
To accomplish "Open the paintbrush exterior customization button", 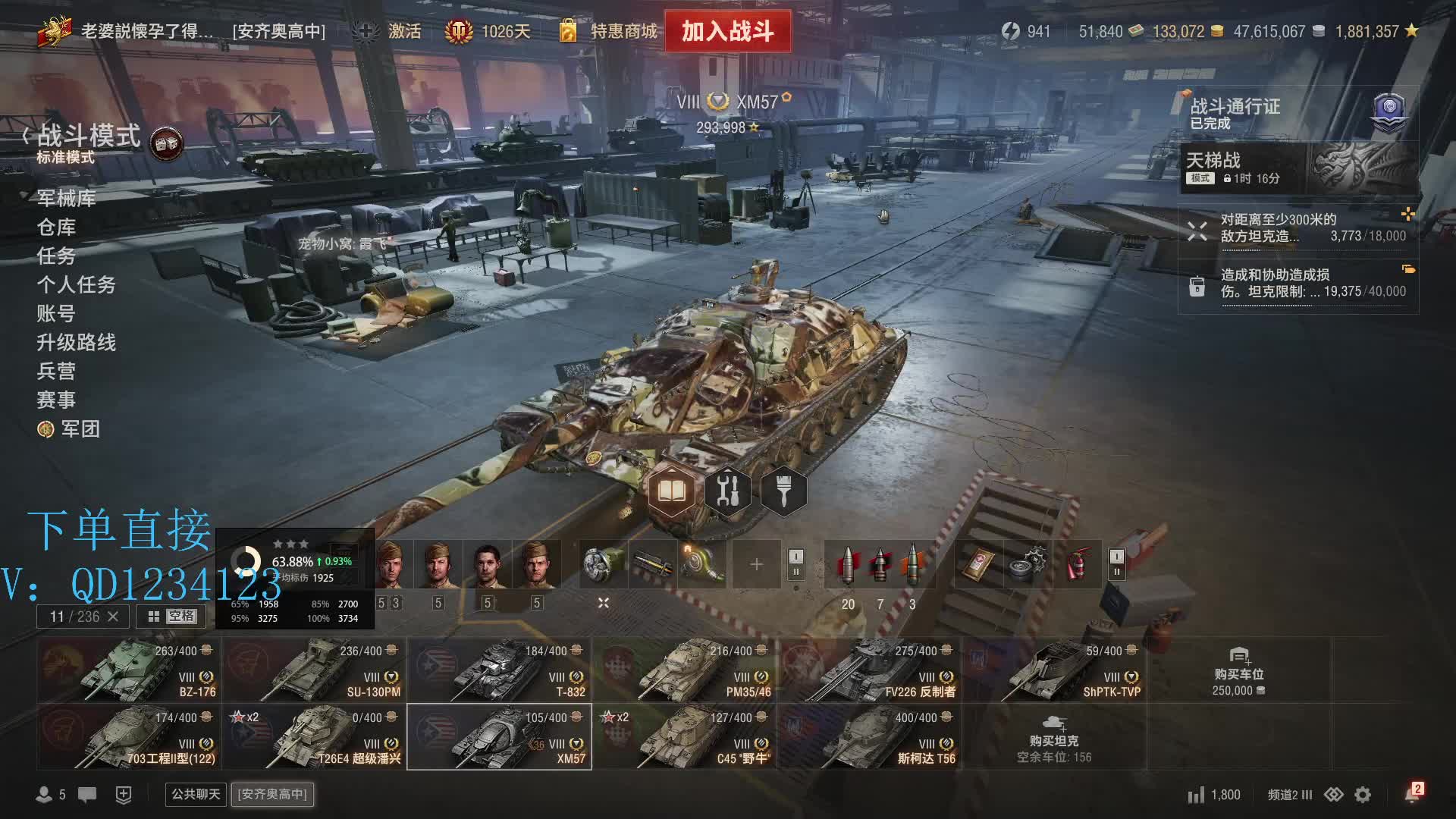I will point(783,492).
